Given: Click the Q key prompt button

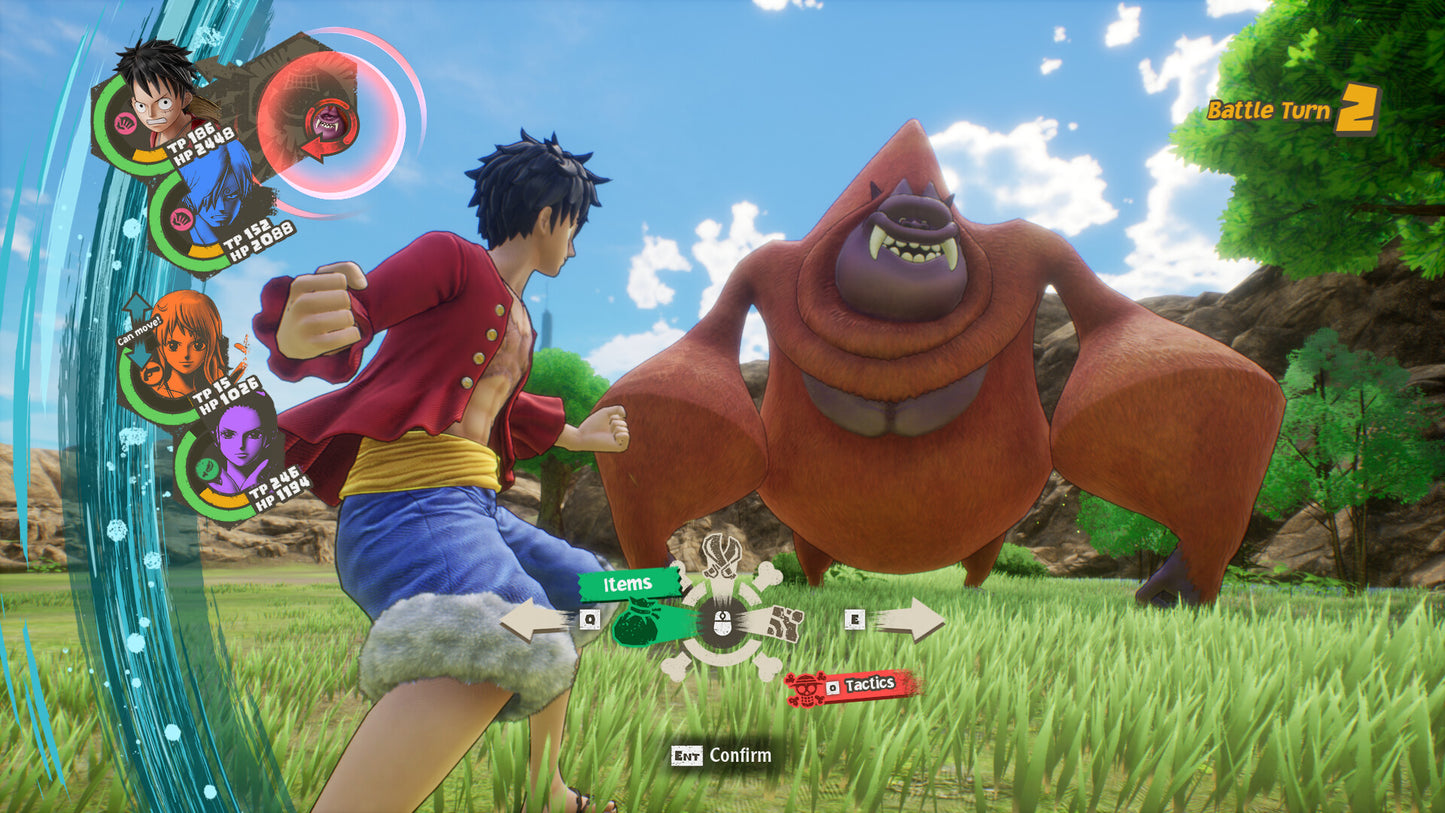Looking at the screenshot, I should (589, 620).
